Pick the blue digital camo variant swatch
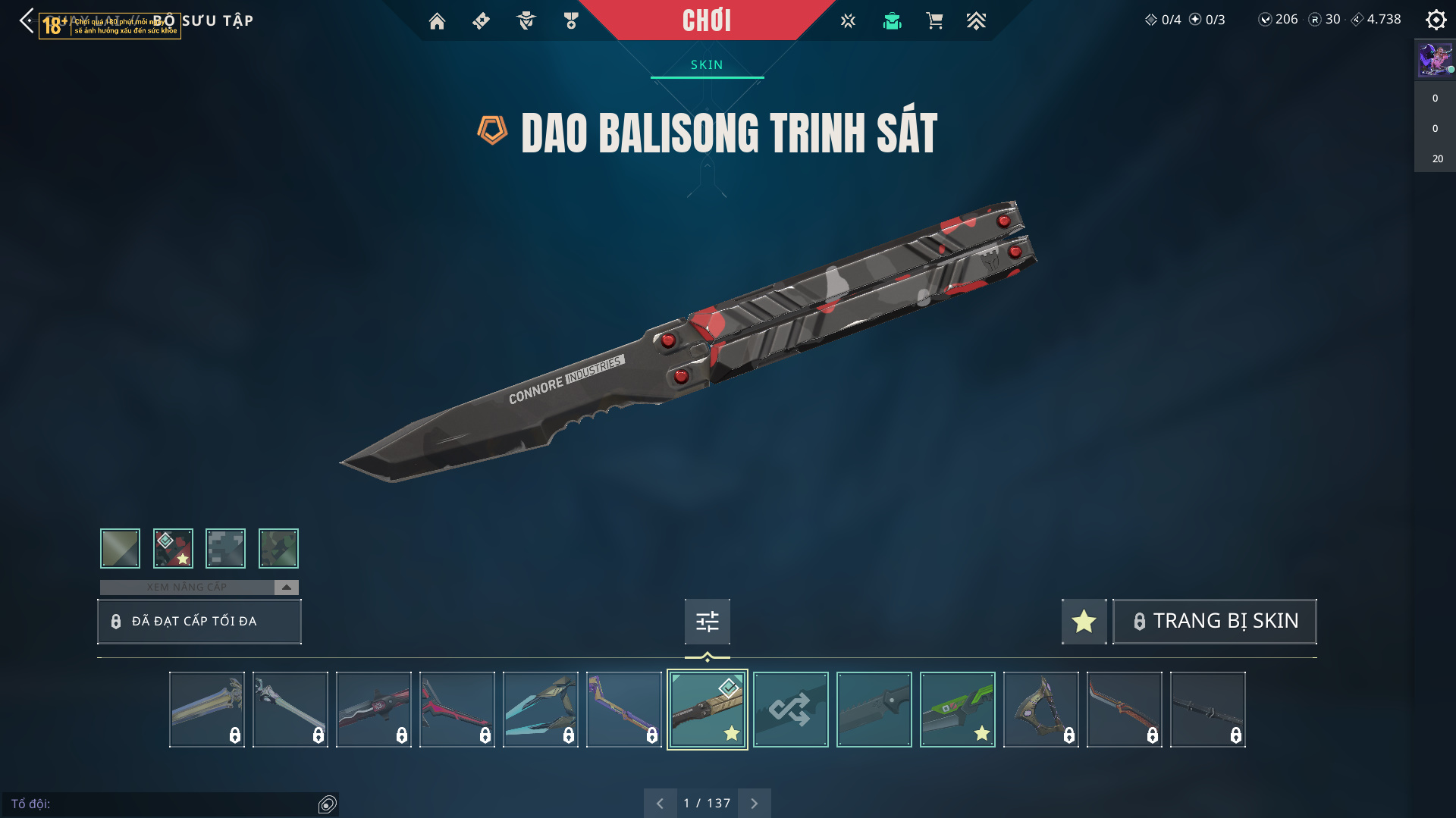Image resolution: width=1456 pixels, height=818 pixels. (x=225, y=548)
